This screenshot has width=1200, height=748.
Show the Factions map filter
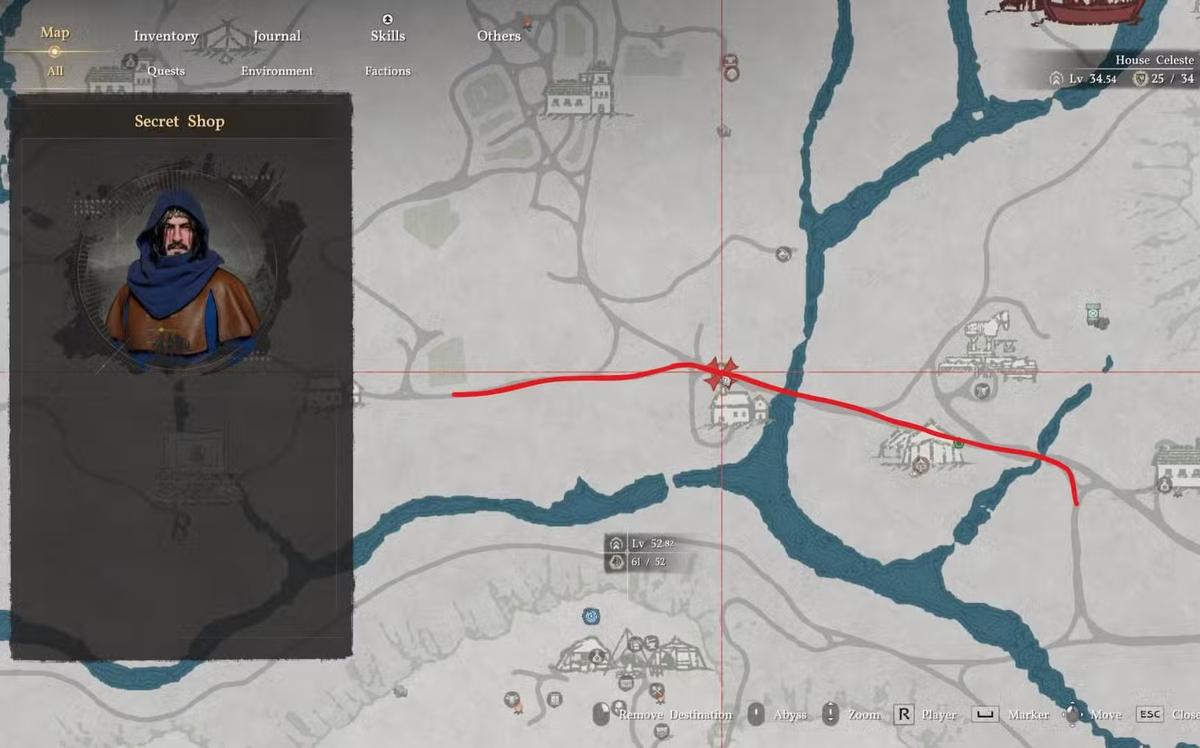point(388,71)
